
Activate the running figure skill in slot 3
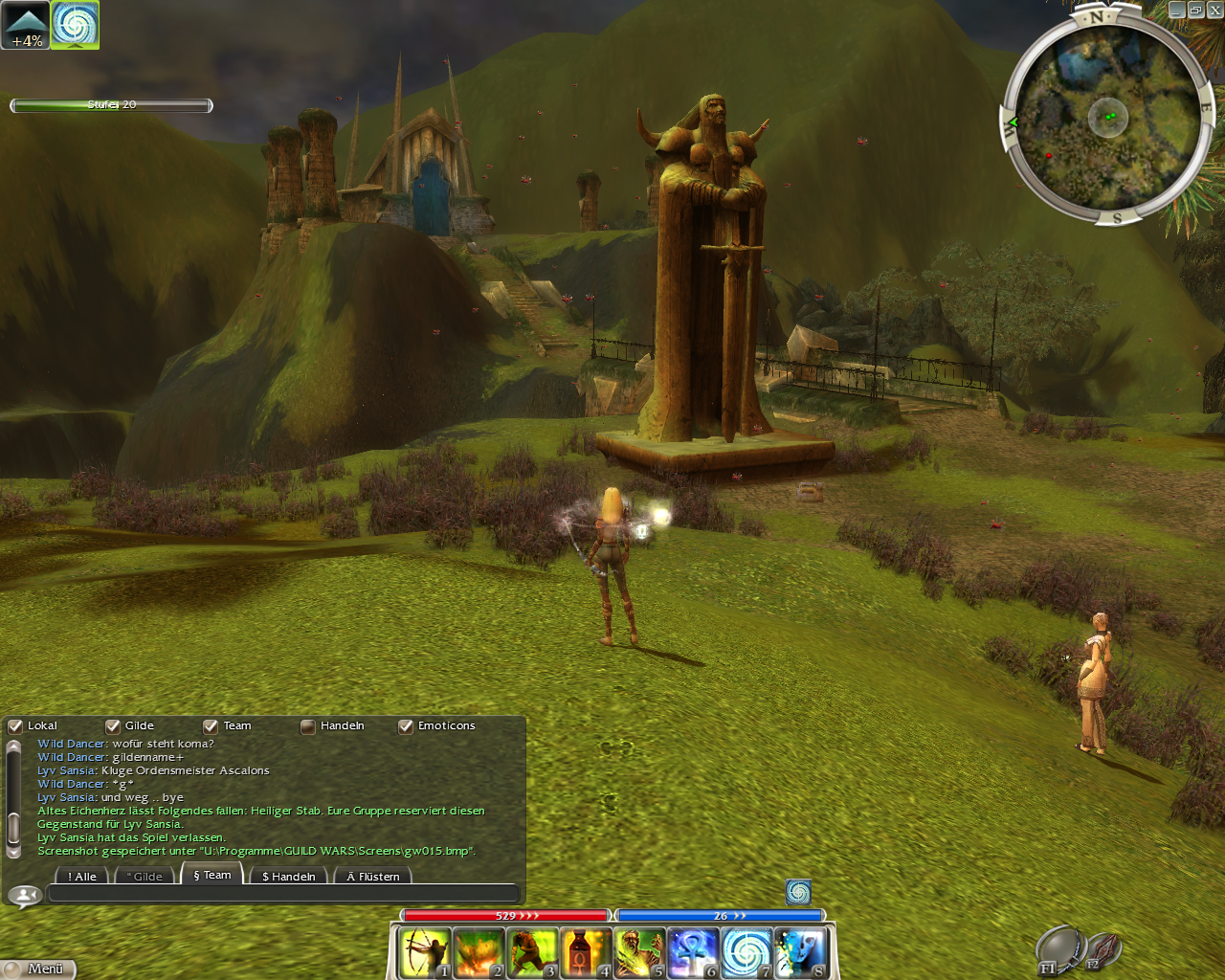click(x=531, y=952)
